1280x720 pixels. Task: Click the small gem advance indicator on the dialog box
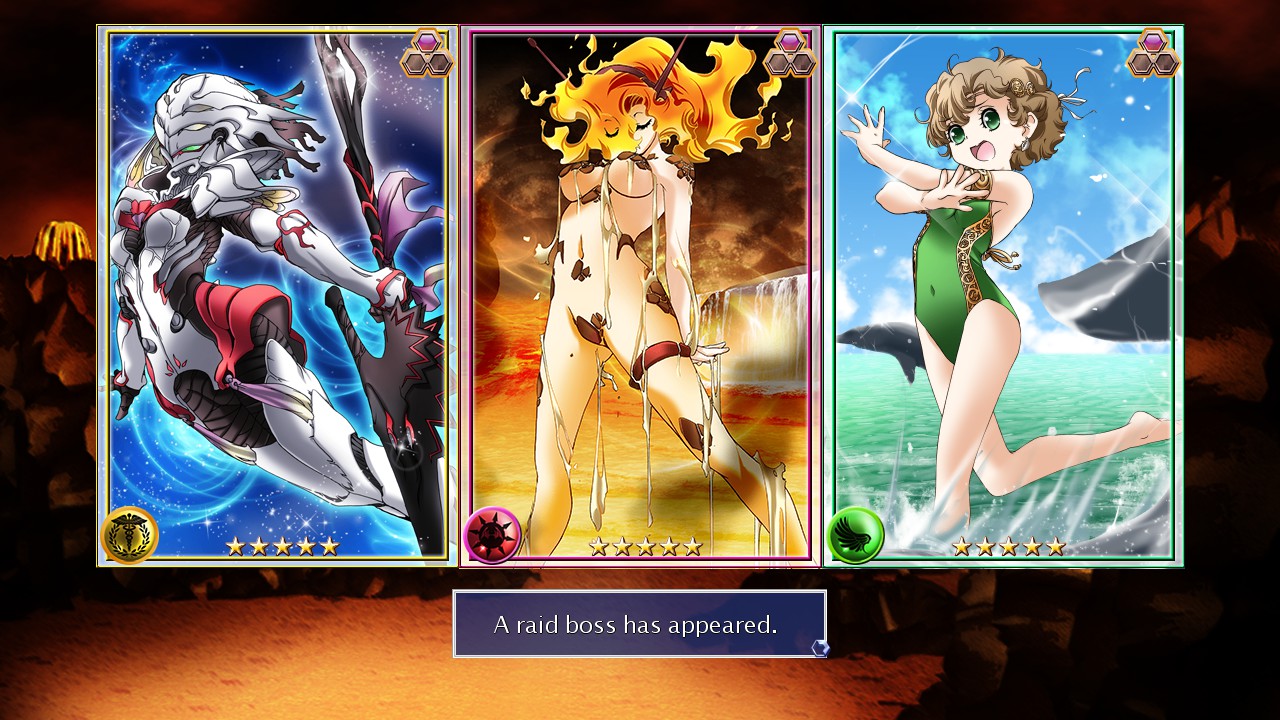(x=822, y=650)
